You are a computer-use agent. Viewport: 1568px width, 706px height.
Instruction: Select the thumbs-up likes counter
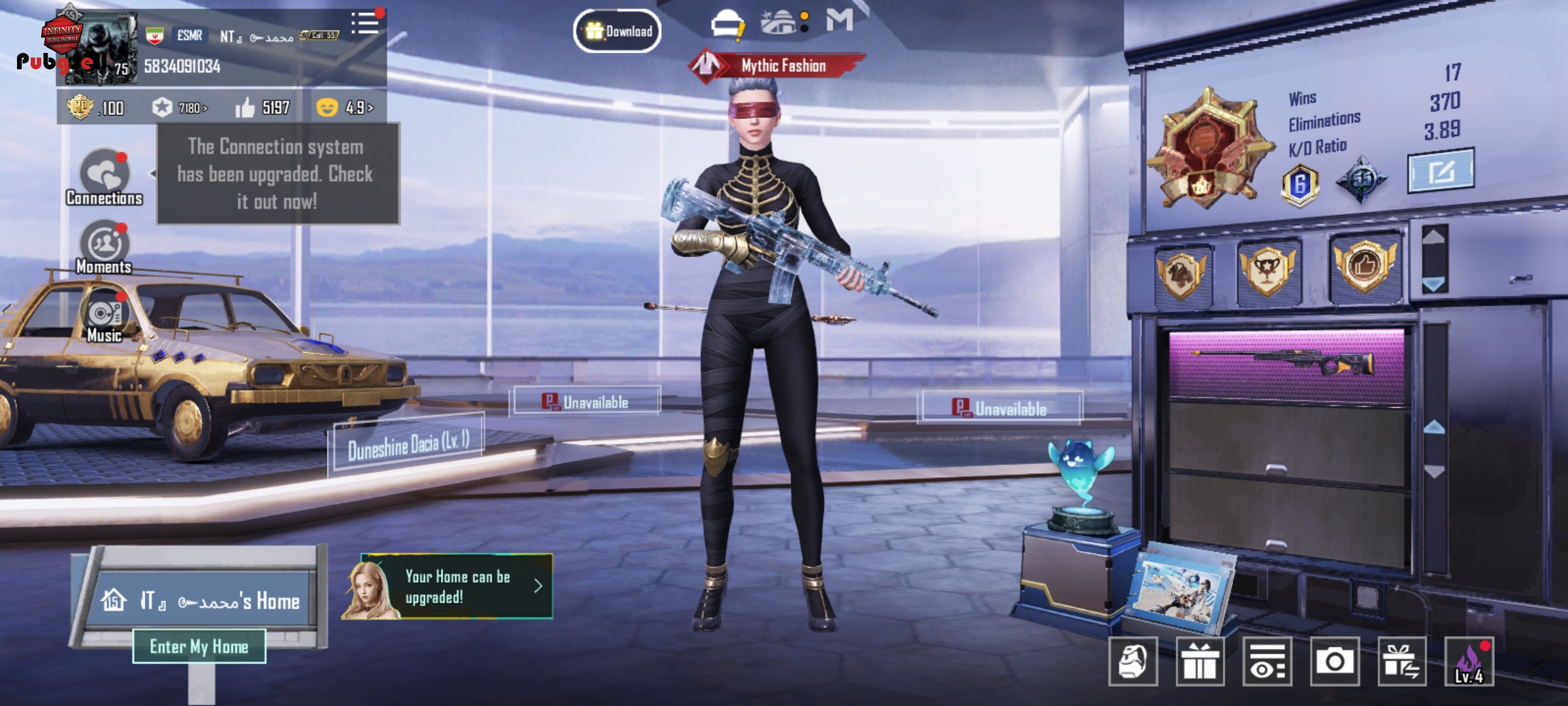263,107
